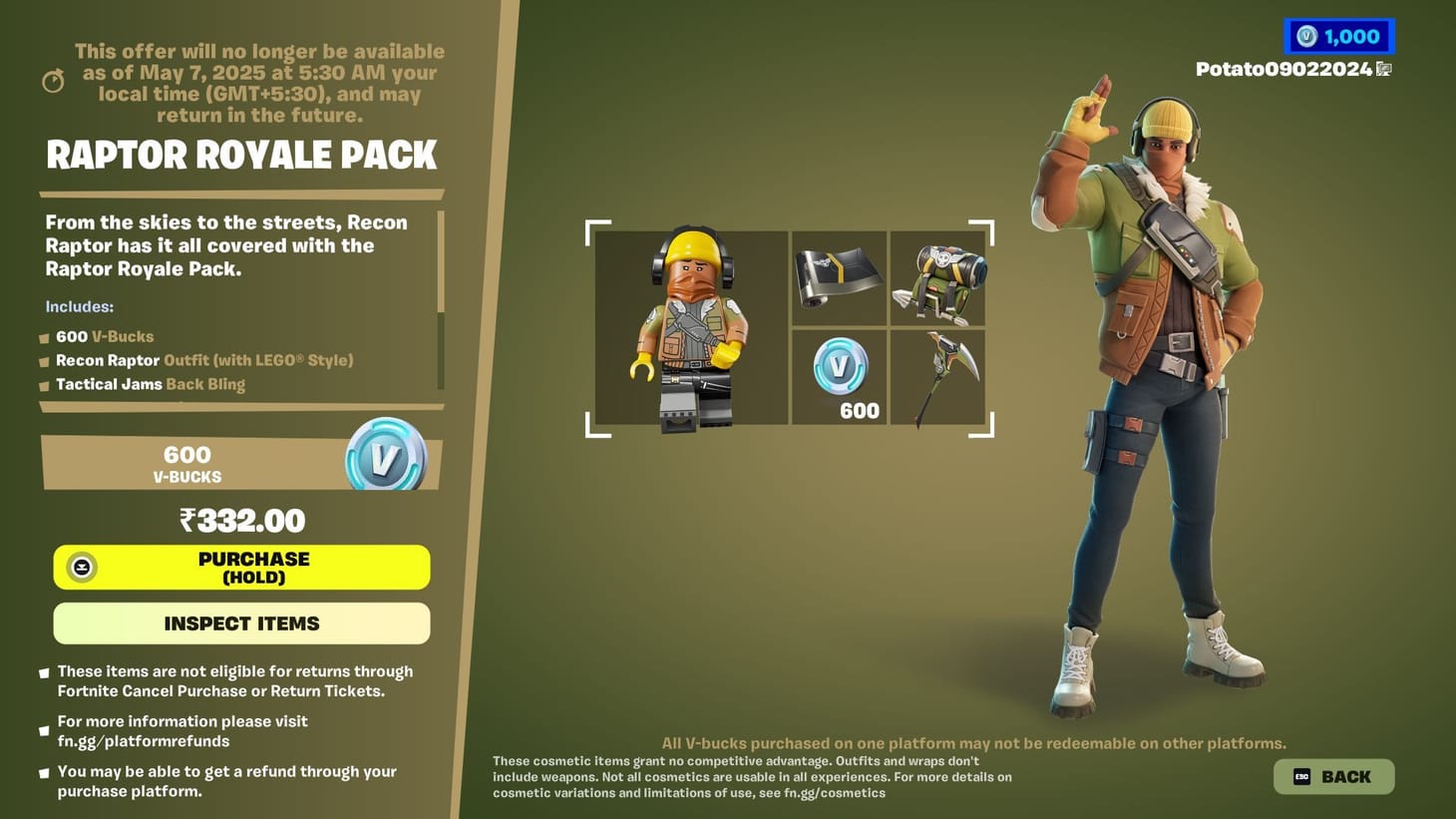Viewport: 1456px width, 819px height.
Task: Click the hold-button prompt icon inside Purchase
Action: [x=81, y=567]
